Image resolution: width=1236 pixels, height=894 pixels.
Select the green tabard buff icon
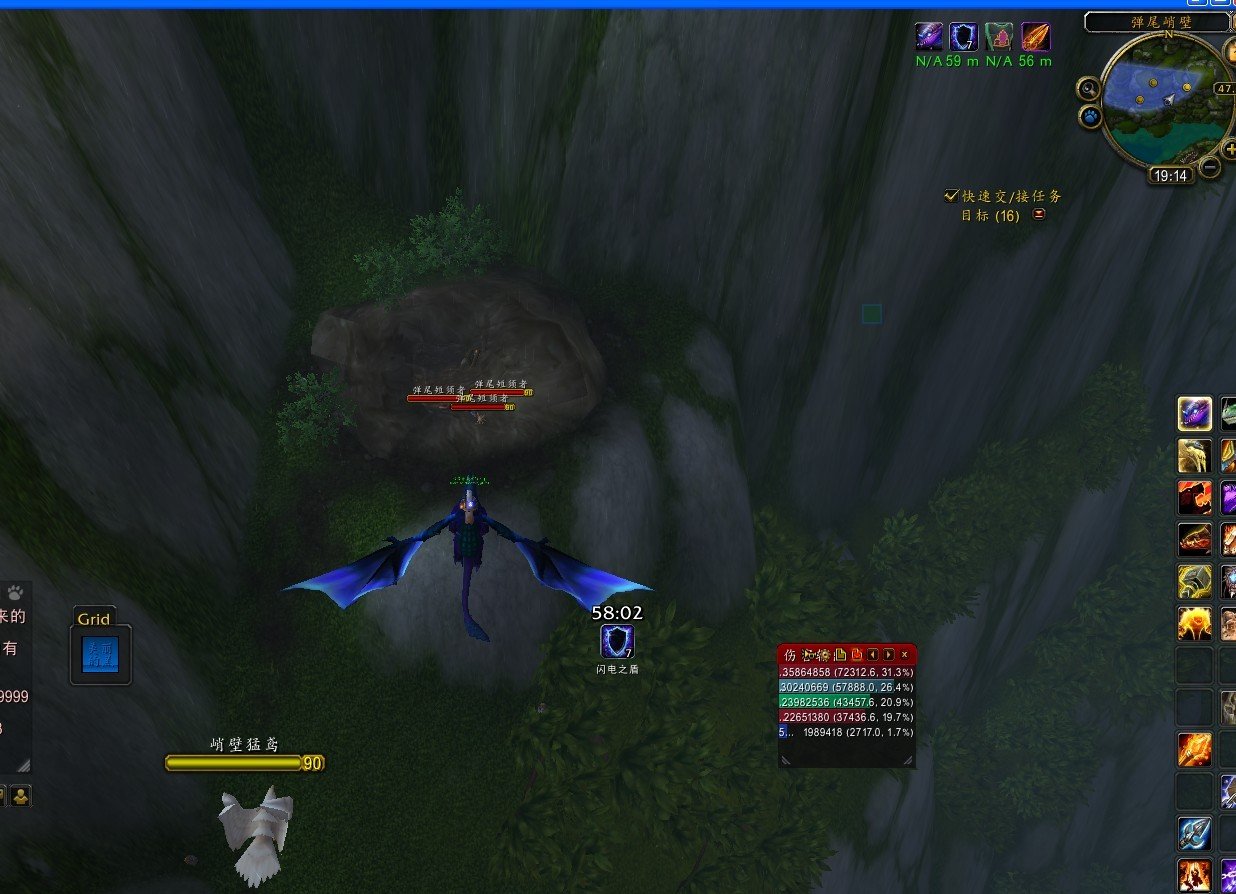coord(999,37)
